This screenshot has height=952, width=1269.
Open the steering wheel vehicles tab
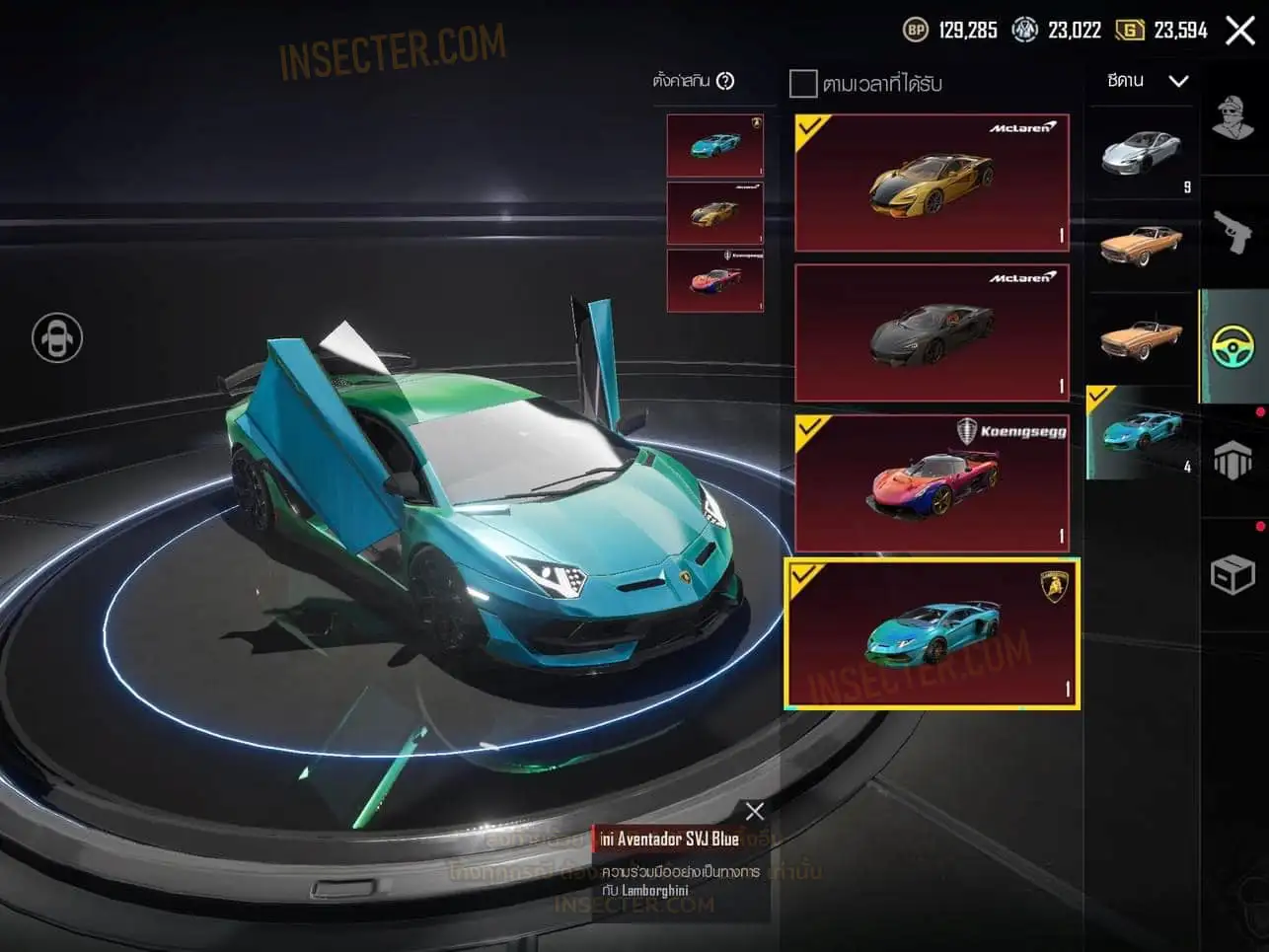pos(1233,346)
